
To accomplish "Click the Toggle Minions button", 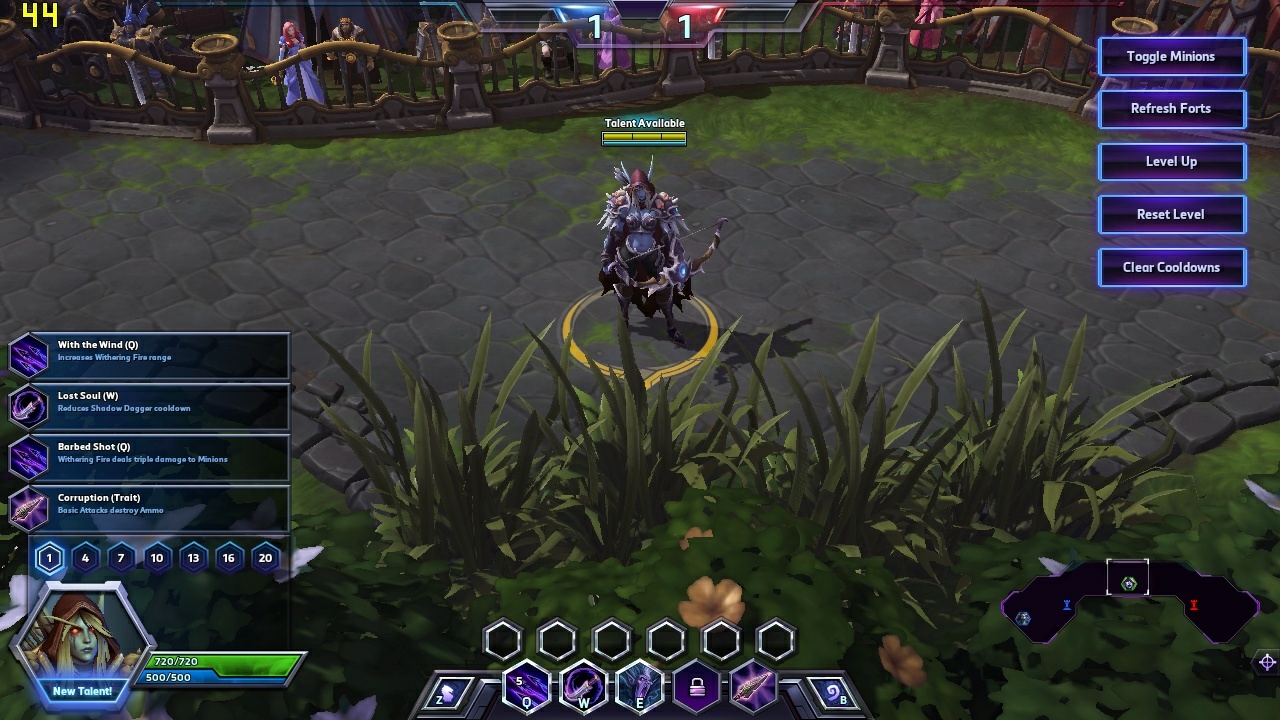I will coord(1171,57).
